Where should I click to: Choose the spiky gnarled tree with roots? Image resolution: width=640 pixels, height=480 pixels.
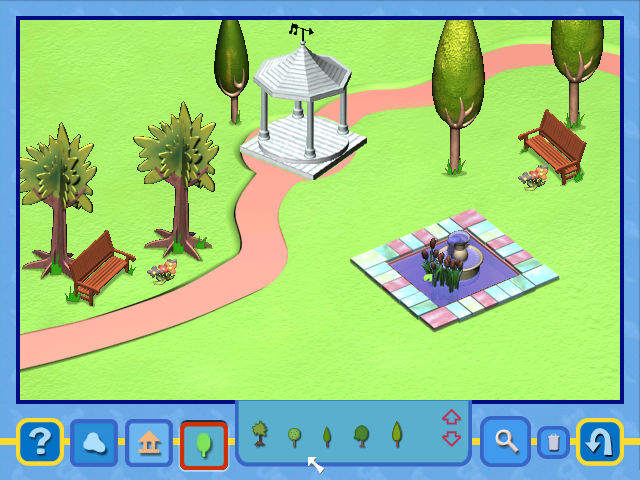pyautogui.click(x=260, y=435)
